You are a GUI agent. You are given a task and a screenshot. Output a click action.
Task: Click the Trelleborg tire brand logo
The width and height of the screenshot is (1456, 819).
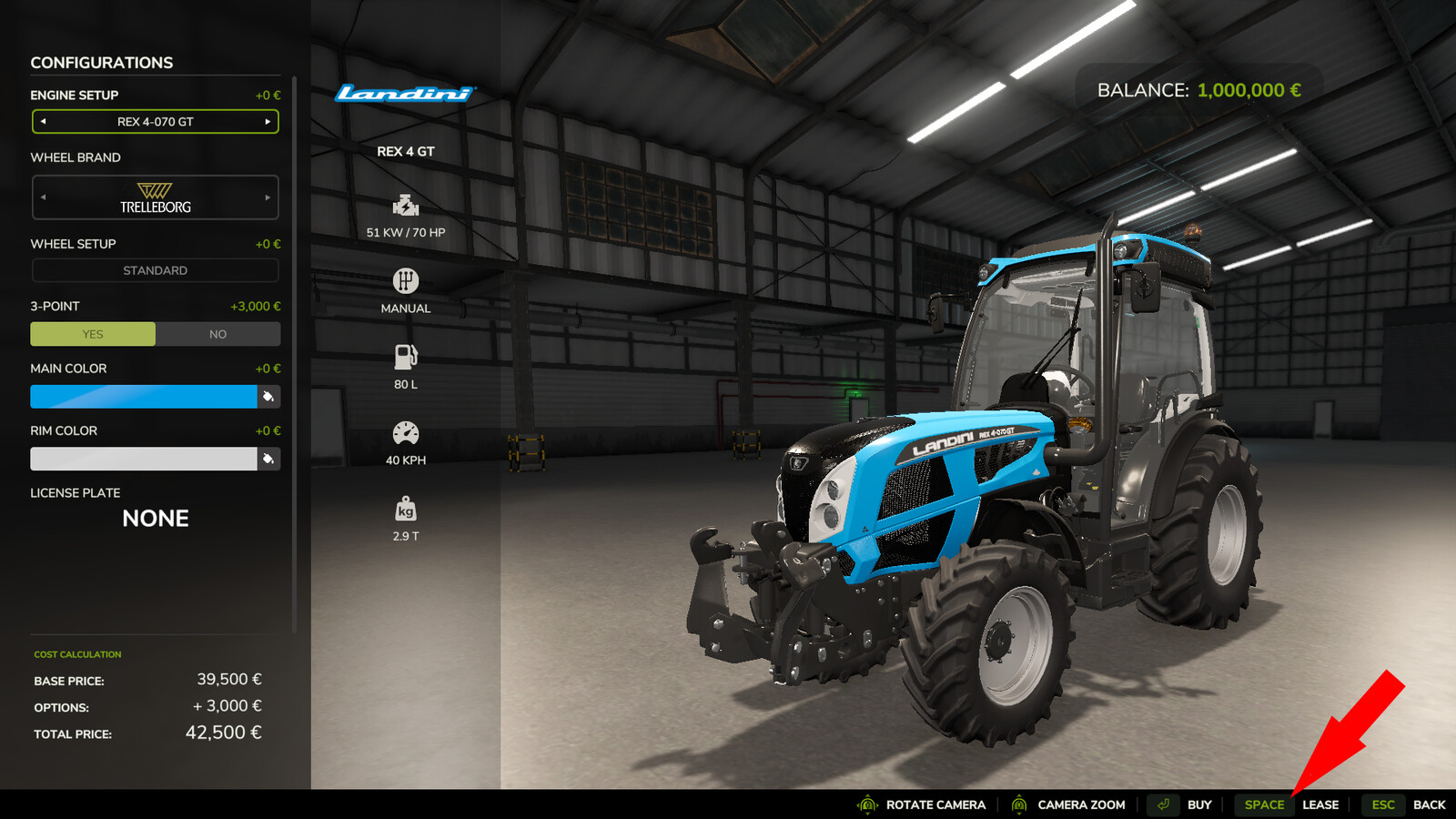tap(156, 197)
